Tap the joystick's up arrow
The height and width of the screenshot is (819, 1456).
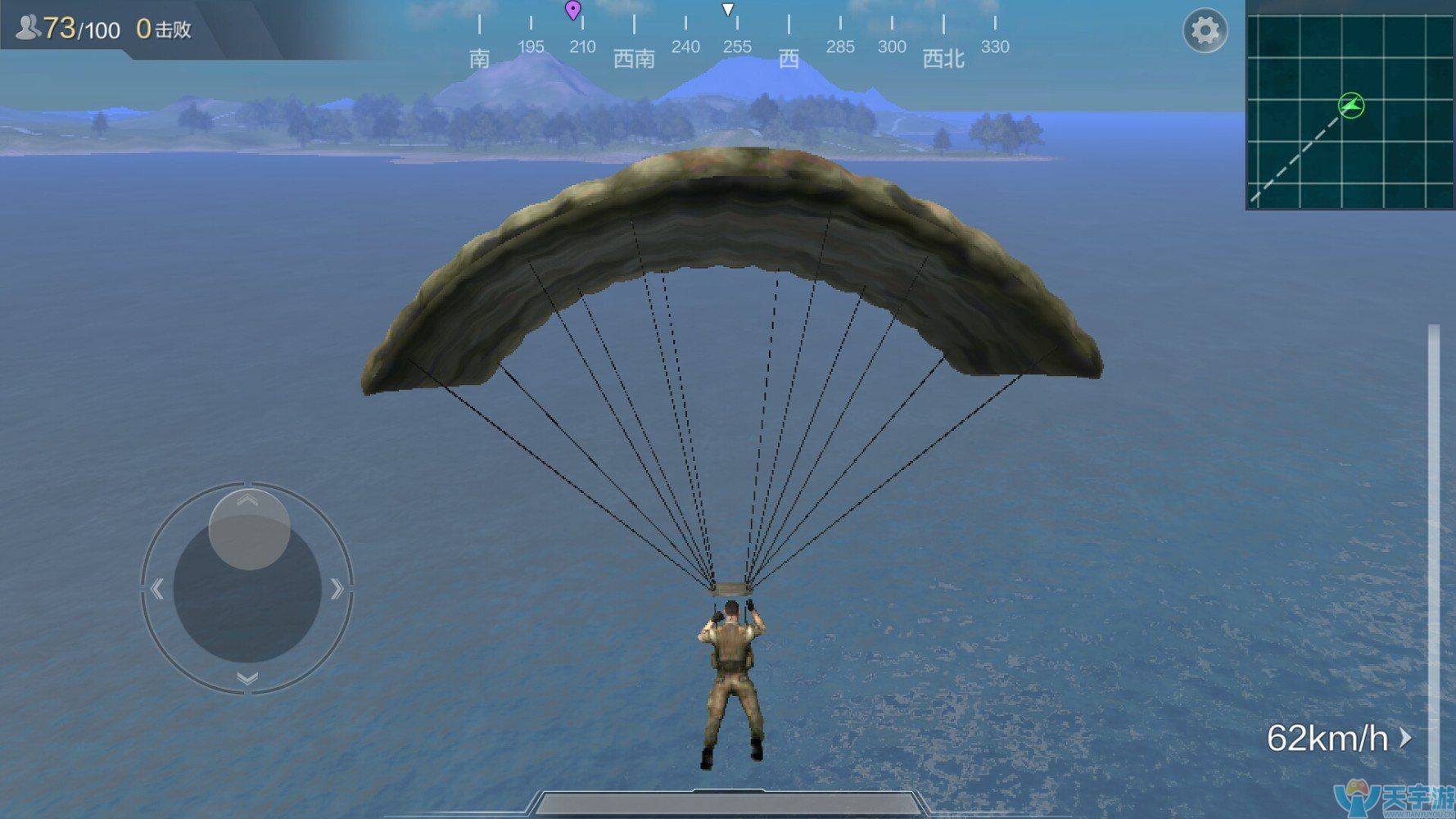(x=248, y=500)
